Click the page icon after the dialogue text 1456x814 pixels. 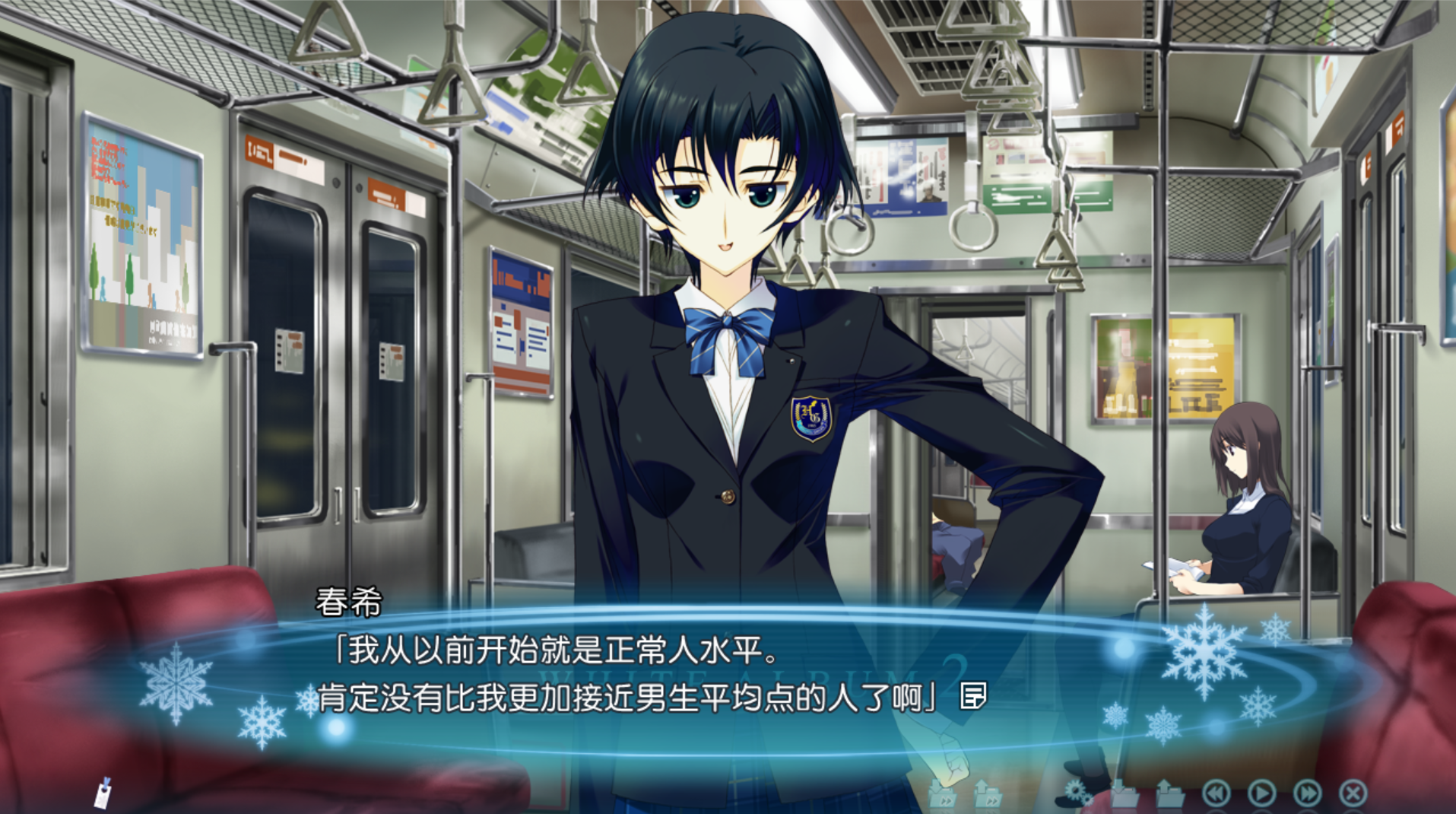point(973,695)
